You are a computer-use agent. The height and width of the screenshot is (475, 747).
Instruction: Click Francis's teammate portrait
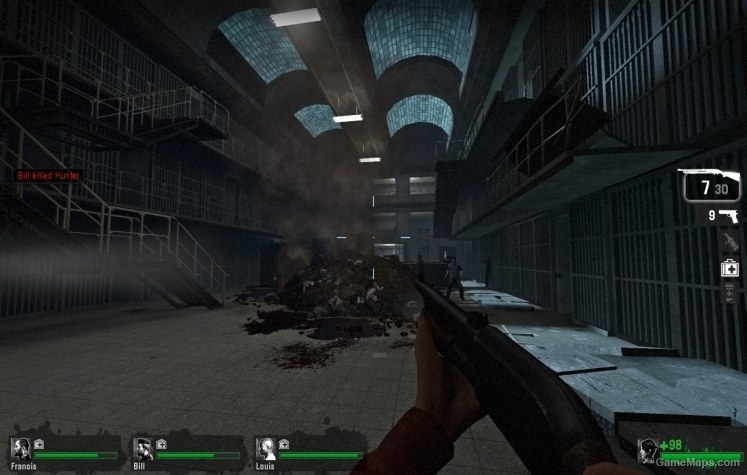point(20,447)
